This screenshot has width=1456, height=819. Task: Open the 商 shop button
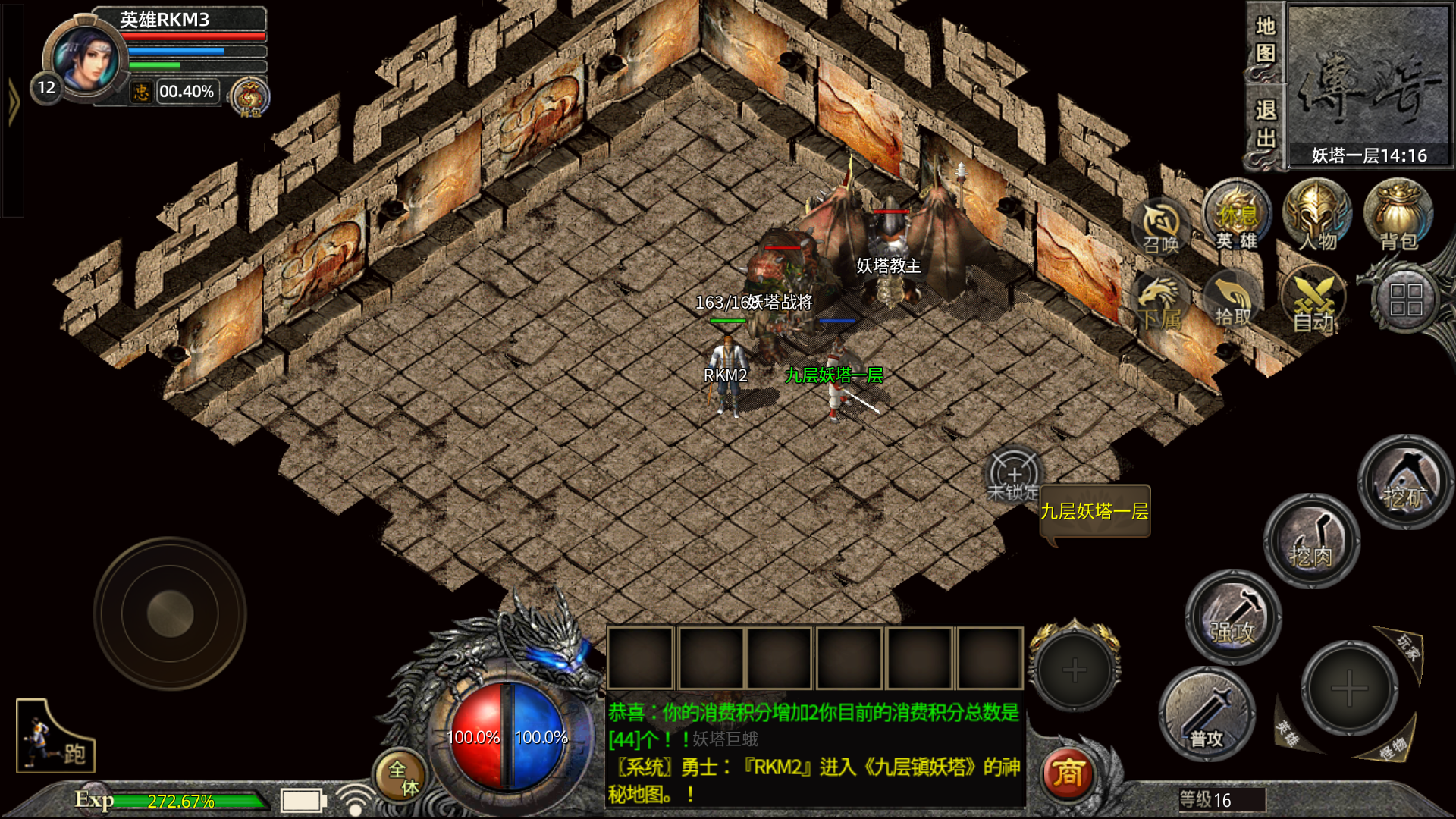tap(1068, 774)
